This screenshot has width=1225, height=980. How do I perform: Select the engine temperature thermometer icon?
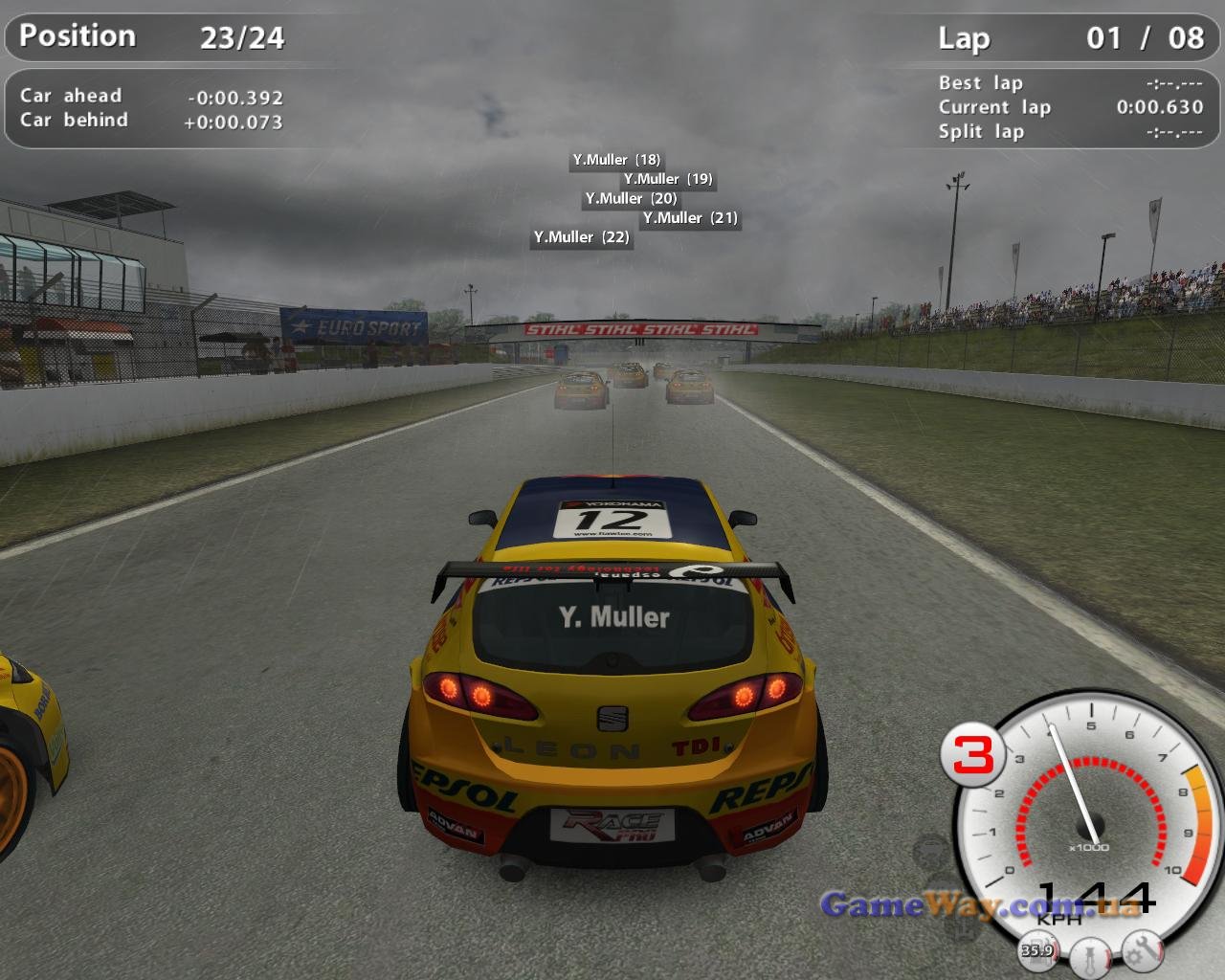click(1090, 956)
